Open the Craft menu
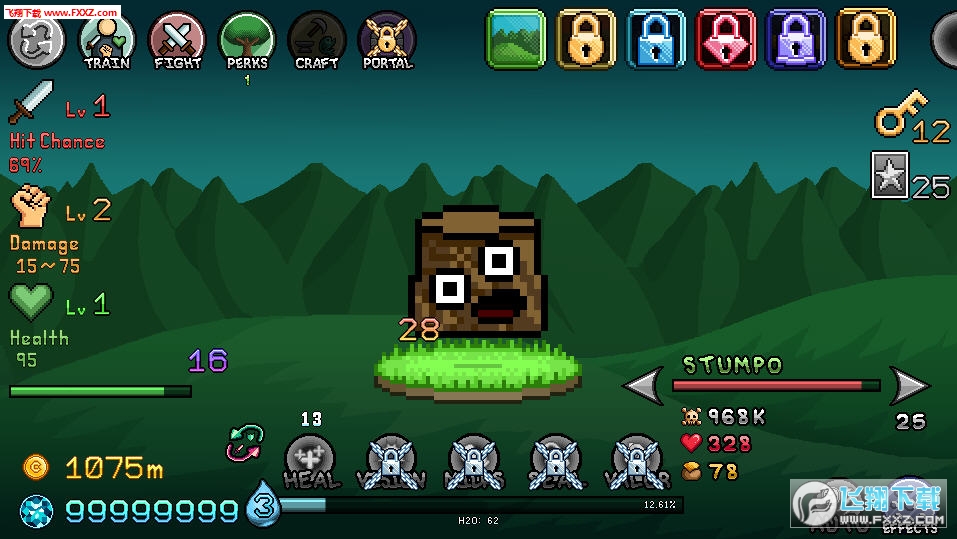957x539 pixels. pos(317,41)
